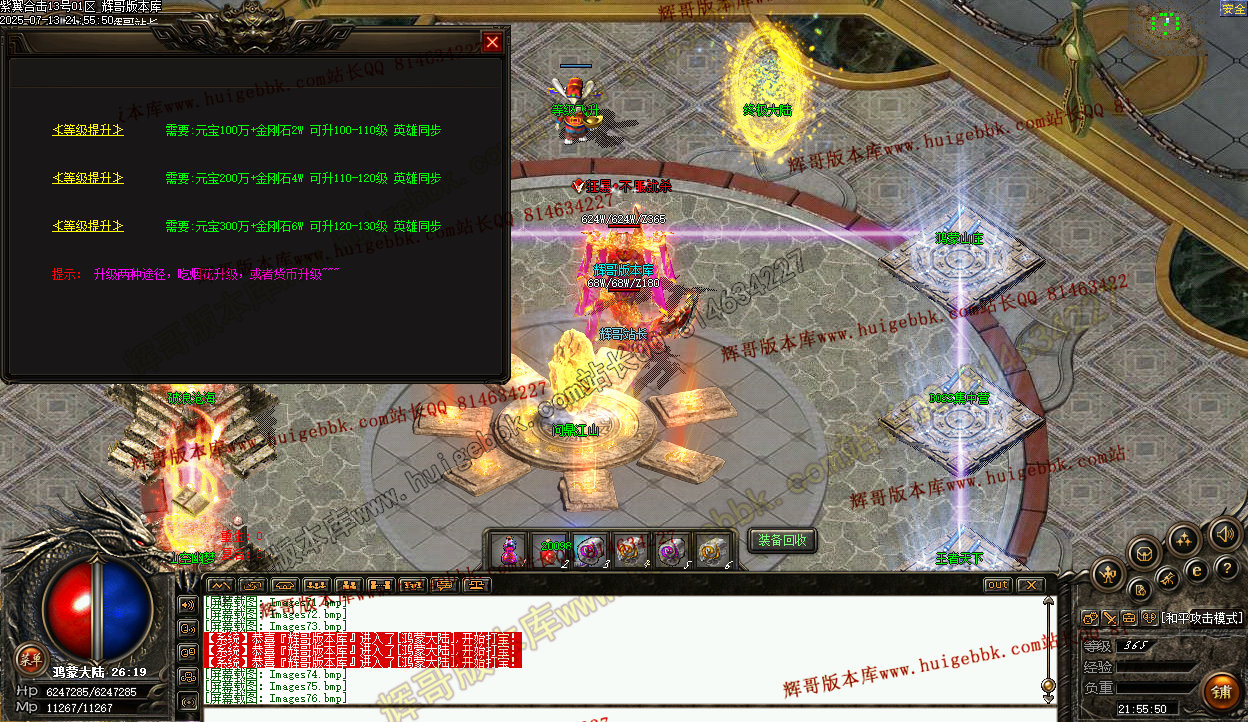Choose level upgrade costing 300万 元宝
The image size is (1248, 722).
tap(88, 226)
